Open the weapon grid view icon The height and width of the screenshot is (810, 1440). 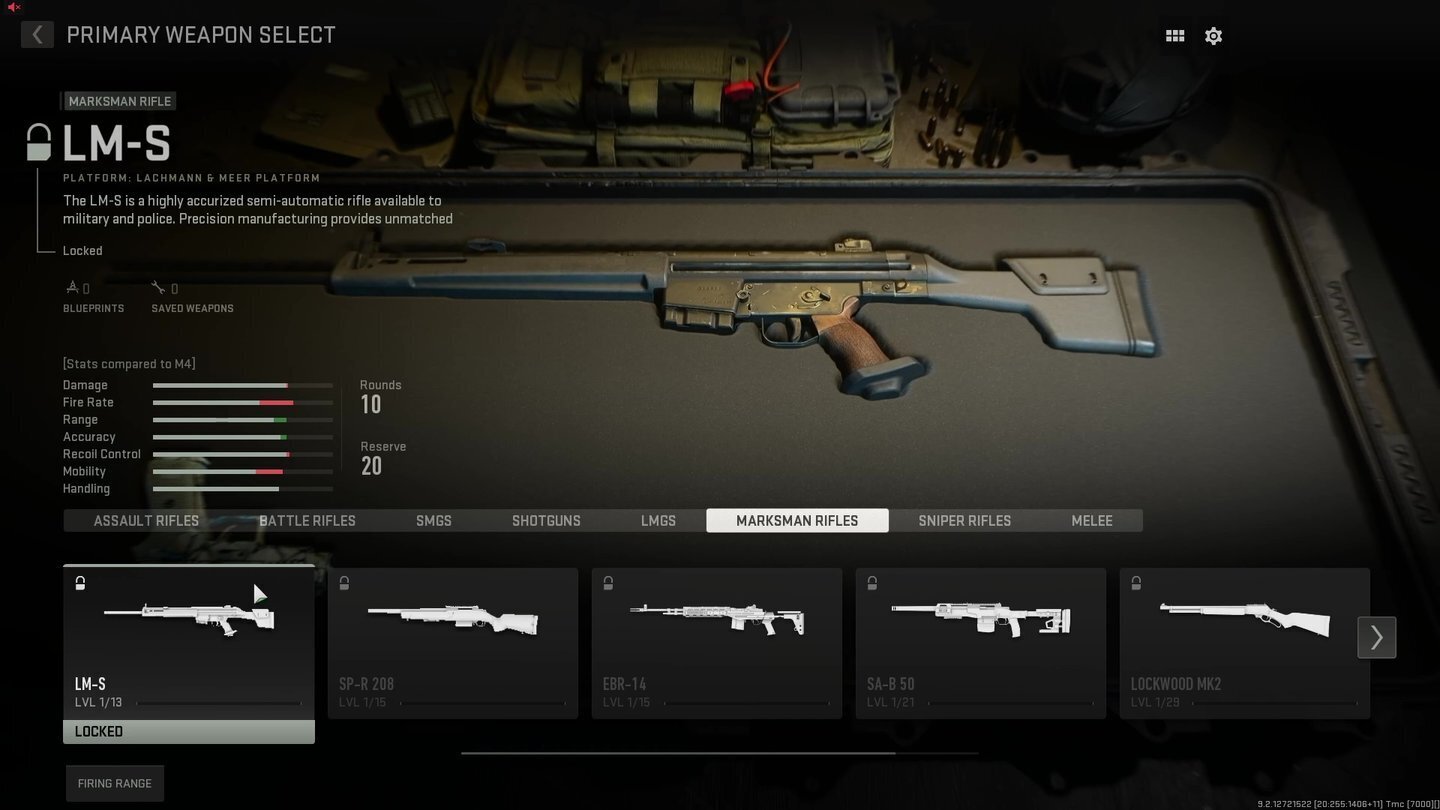[x=1174, y=35]
